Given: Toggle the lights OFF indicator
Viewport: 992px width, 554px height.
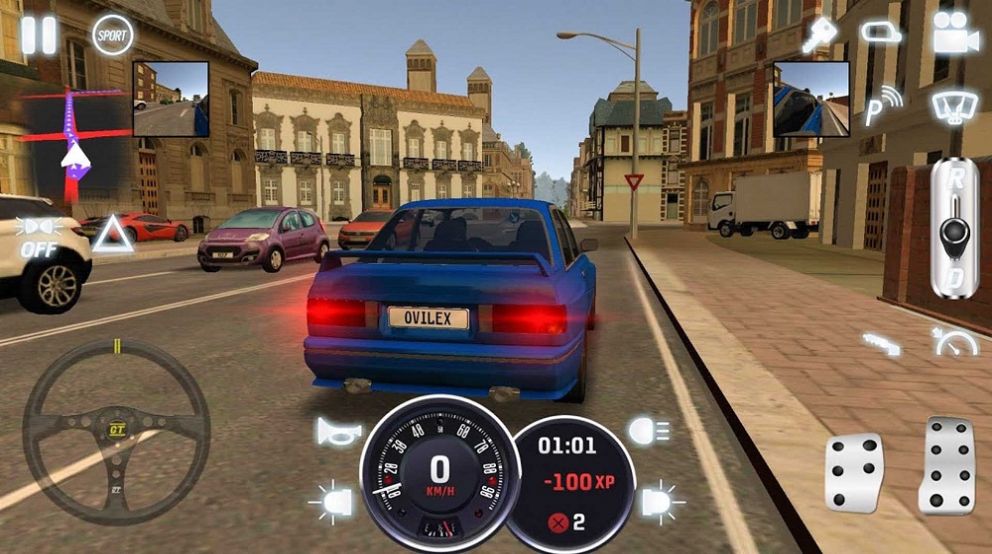Looking at the screenshot, I should click(39, 236).
